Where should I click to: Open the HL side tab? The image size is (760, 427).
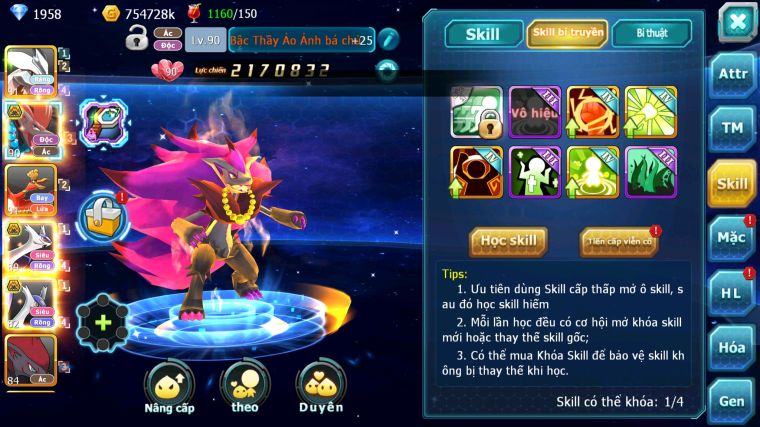[x=732, y=293]
